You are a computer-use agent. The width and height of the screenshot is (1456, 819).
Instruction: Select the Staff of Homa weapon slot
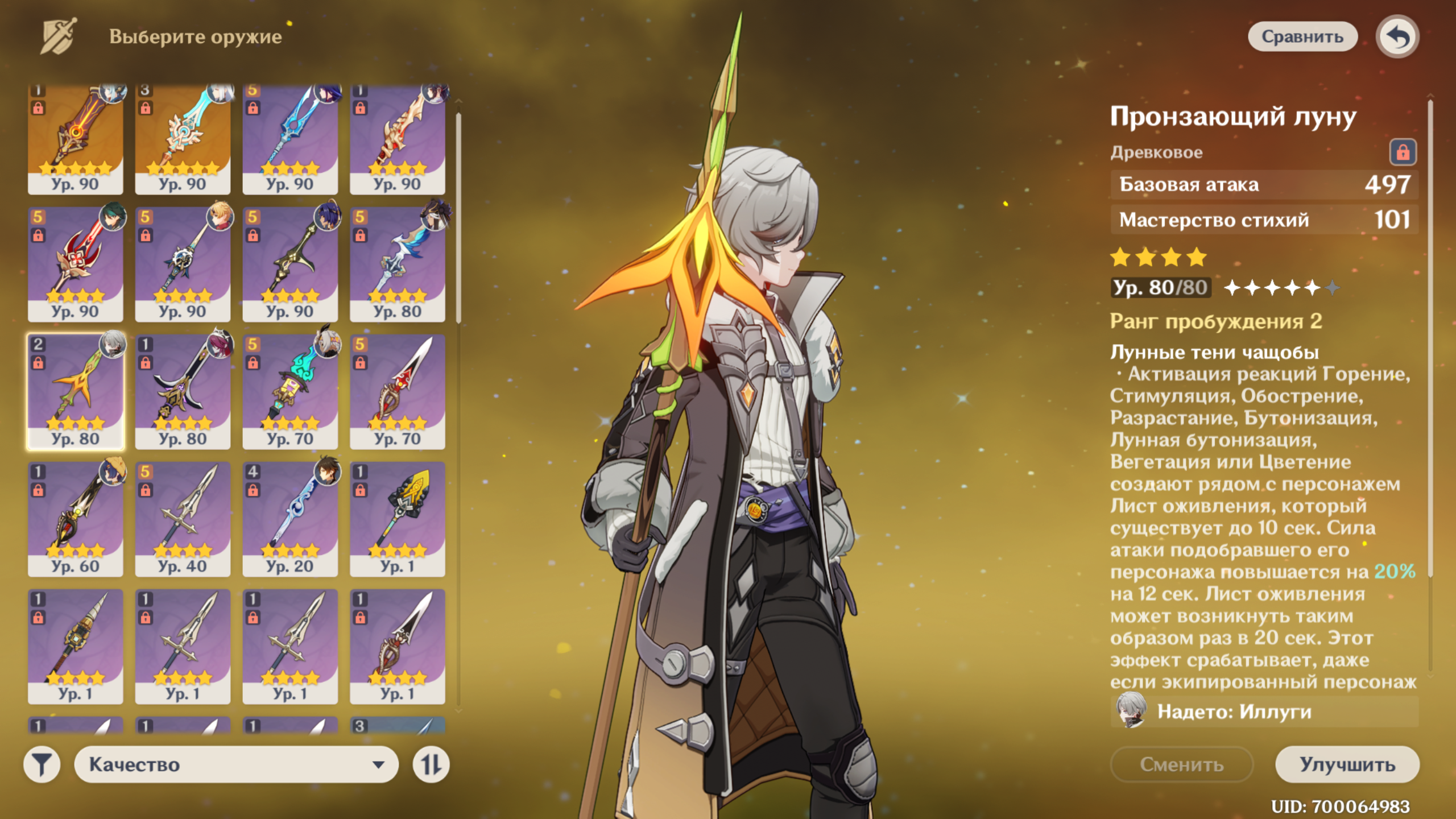click(x=75, y=139)
